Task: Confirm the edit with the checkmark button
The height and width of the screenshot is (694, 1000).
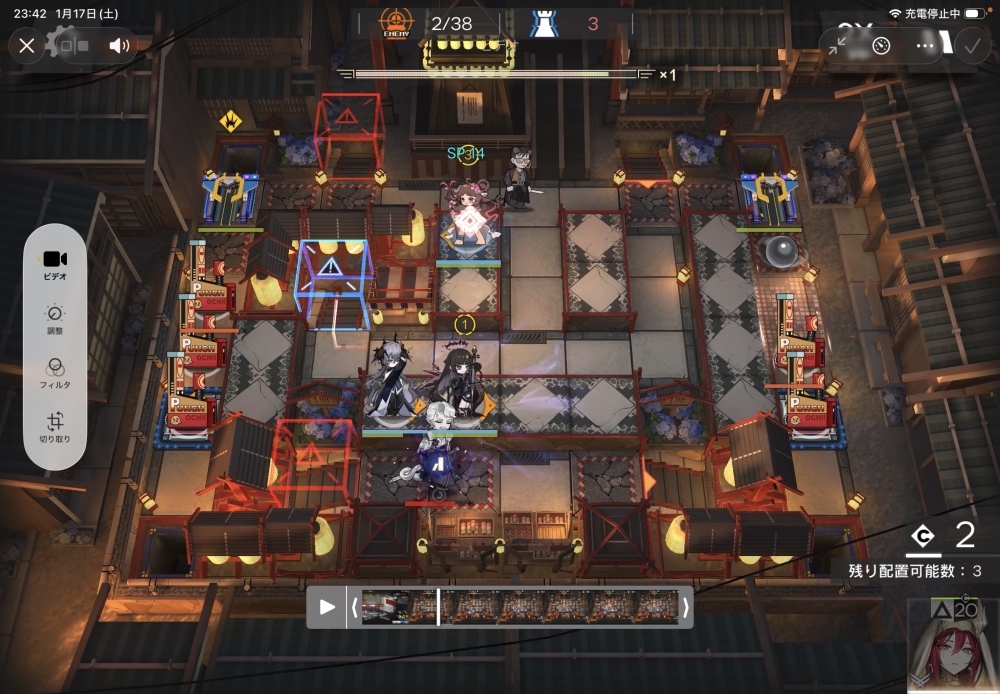Action: (971, 45)
